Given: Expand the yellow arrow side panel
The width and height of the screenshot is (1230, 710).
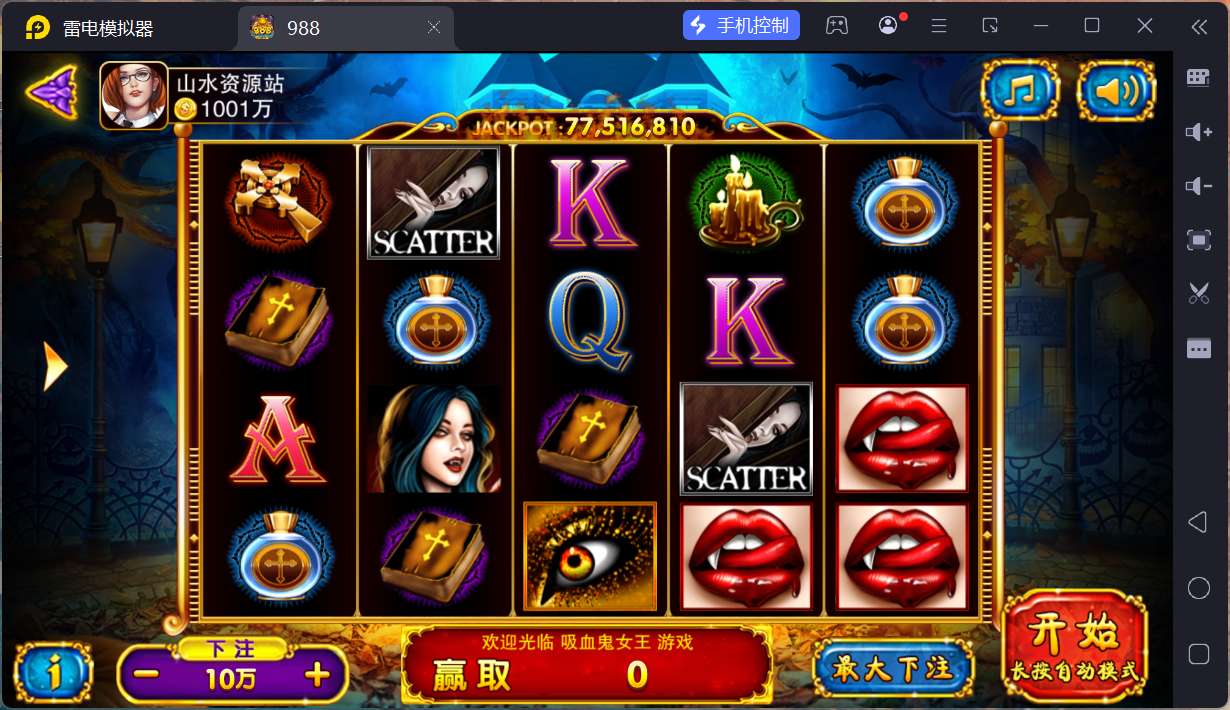Looking at the screenshot, I should pos(56,367).
